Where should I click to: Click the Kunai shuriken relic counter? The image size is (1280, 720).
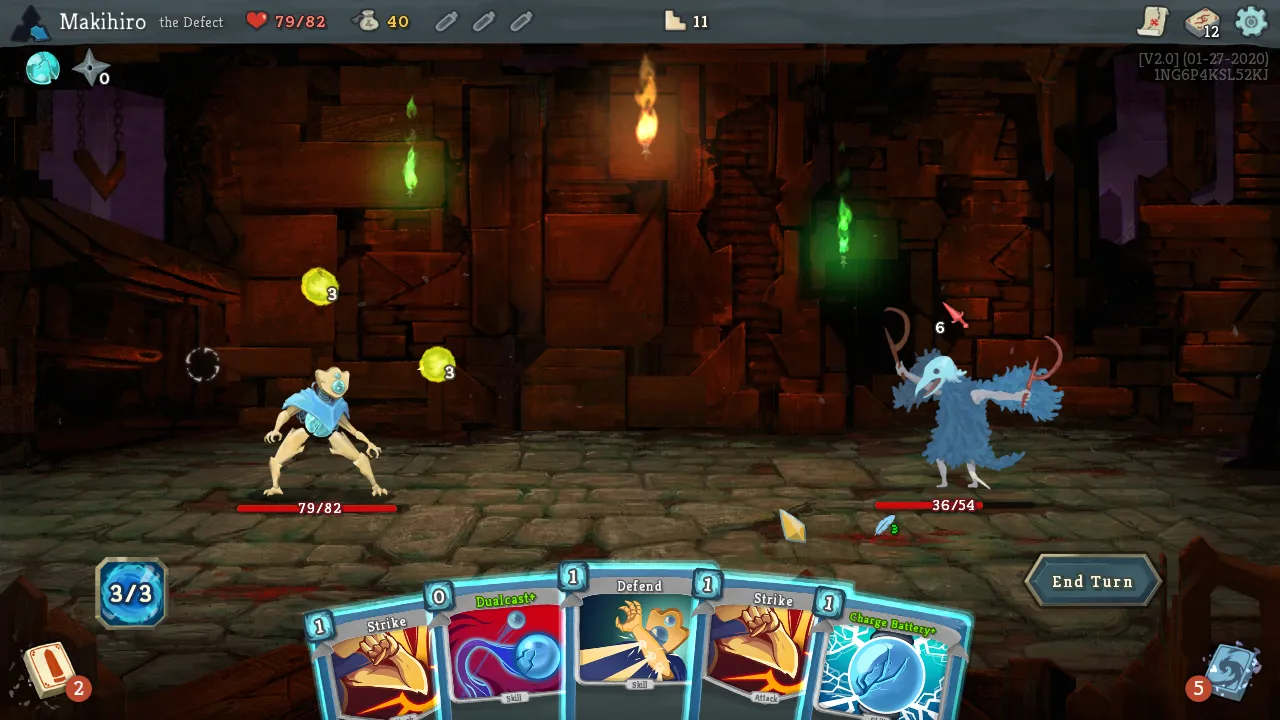pos(90,69)
